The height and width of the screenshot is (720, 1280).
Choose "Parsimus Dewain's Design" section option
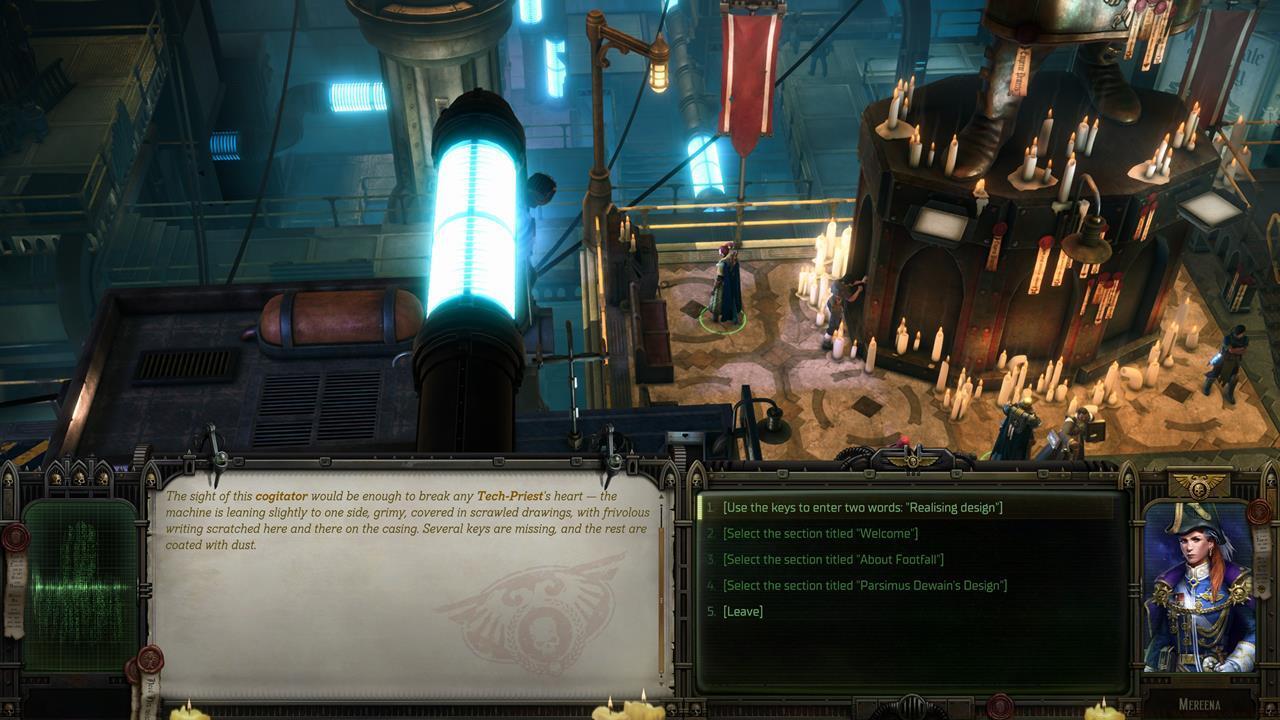(864, 586)
